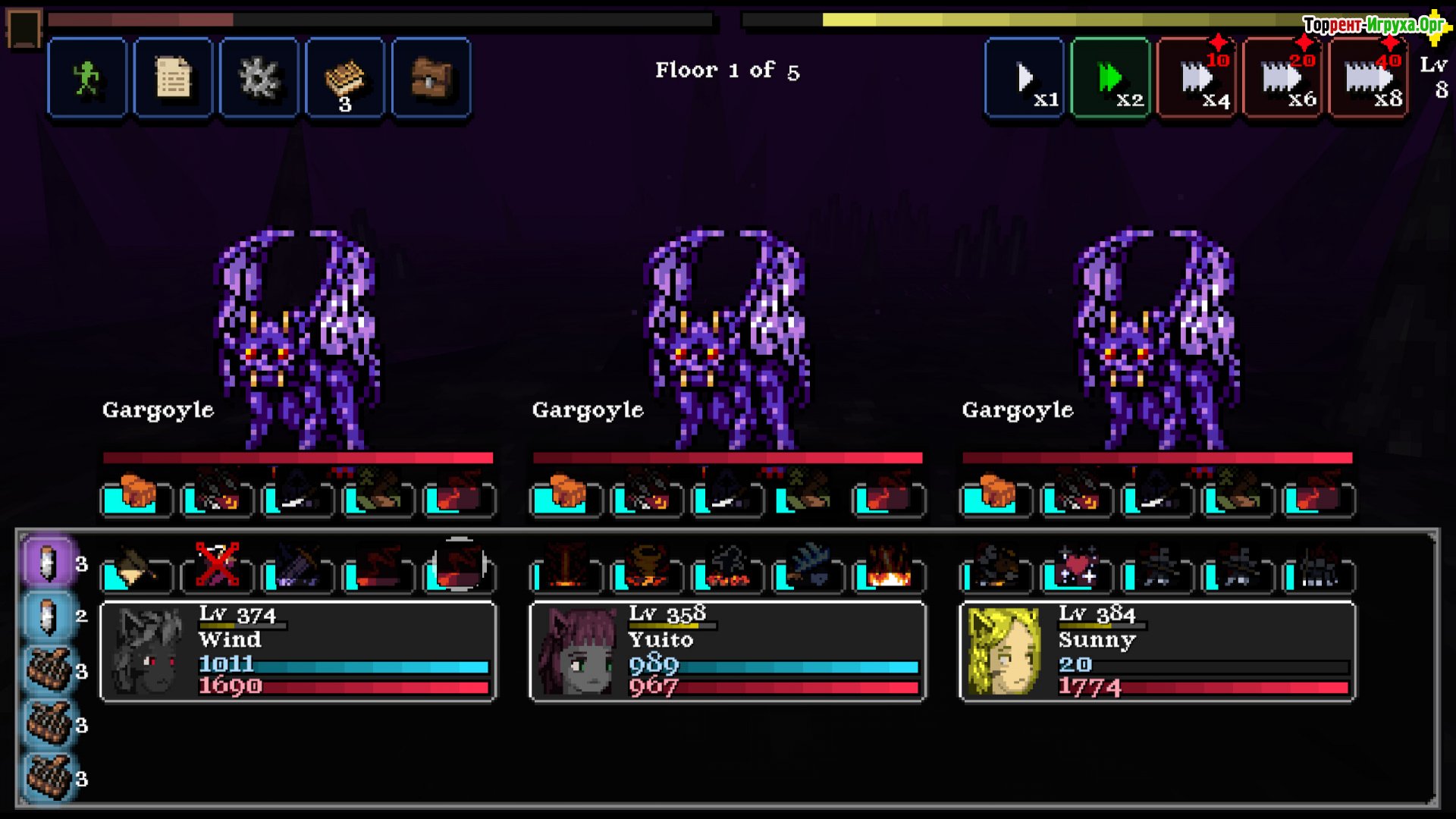Screen dimensions: 1456x819
Task: Set battle speed to x1
Action: pos(1025,78)
